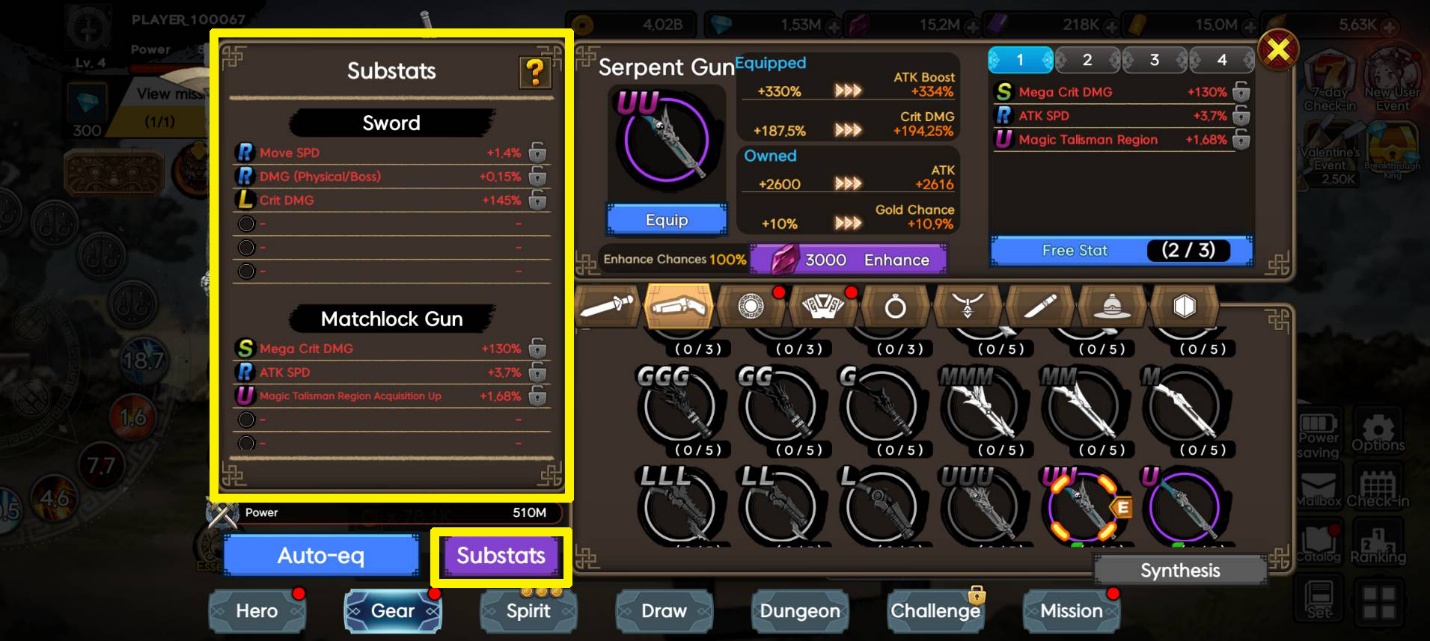Enter the Dungeon menu

[800, 611]
